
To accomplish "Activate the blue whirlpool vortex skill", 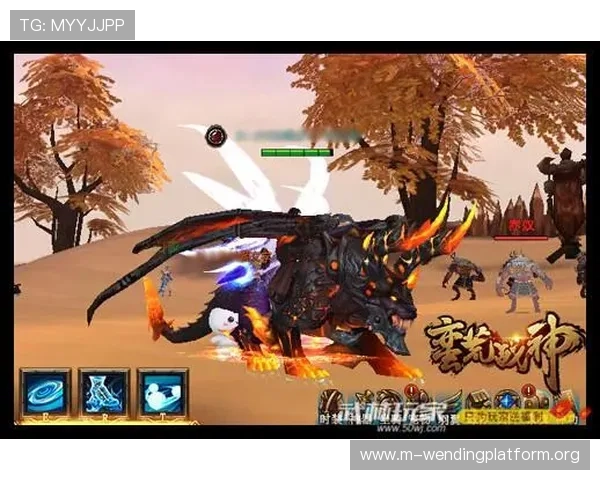I will [x=45, y=392].
